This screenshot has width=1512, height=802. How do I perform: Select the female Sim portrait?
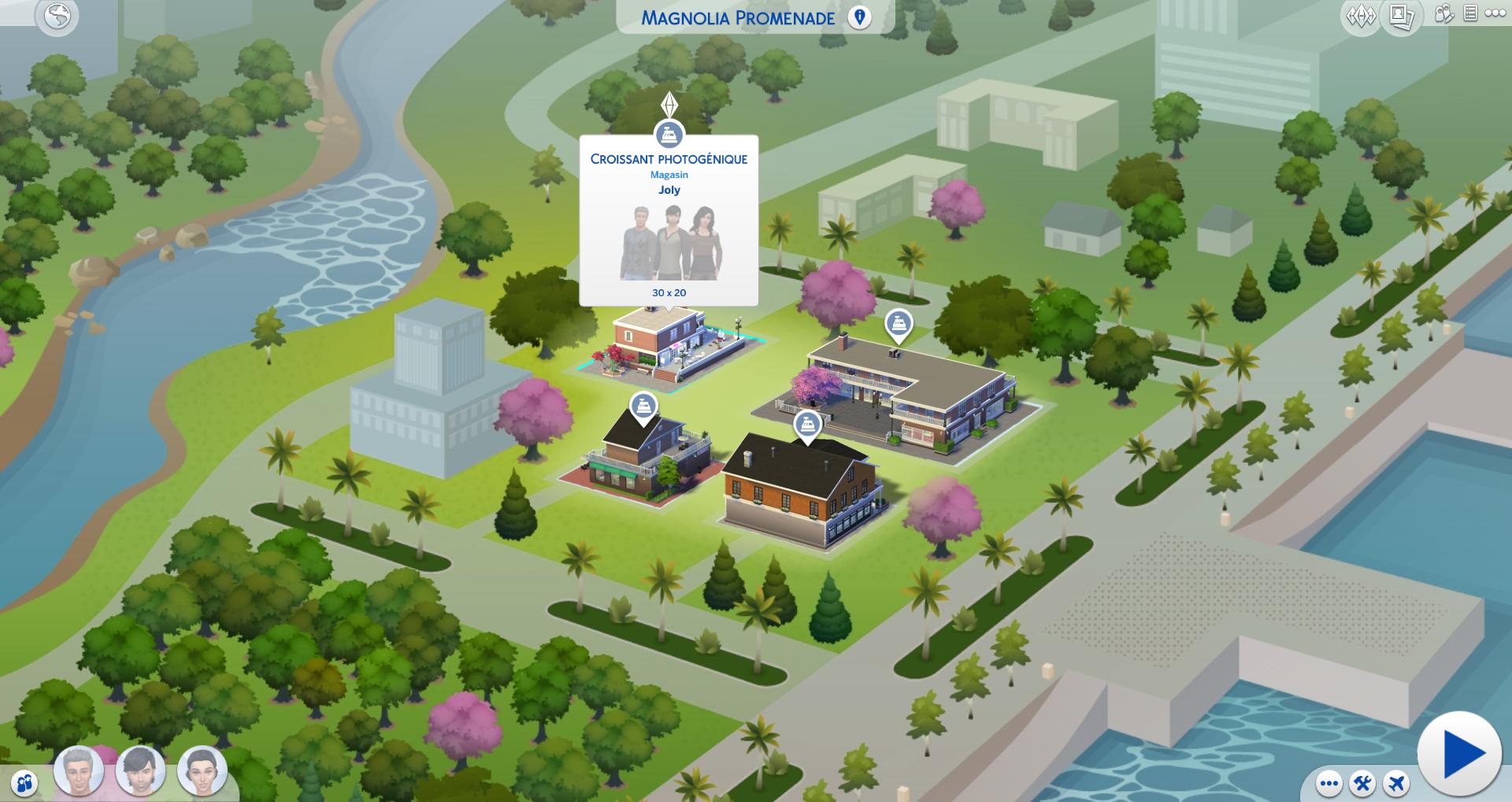[202, 770]
